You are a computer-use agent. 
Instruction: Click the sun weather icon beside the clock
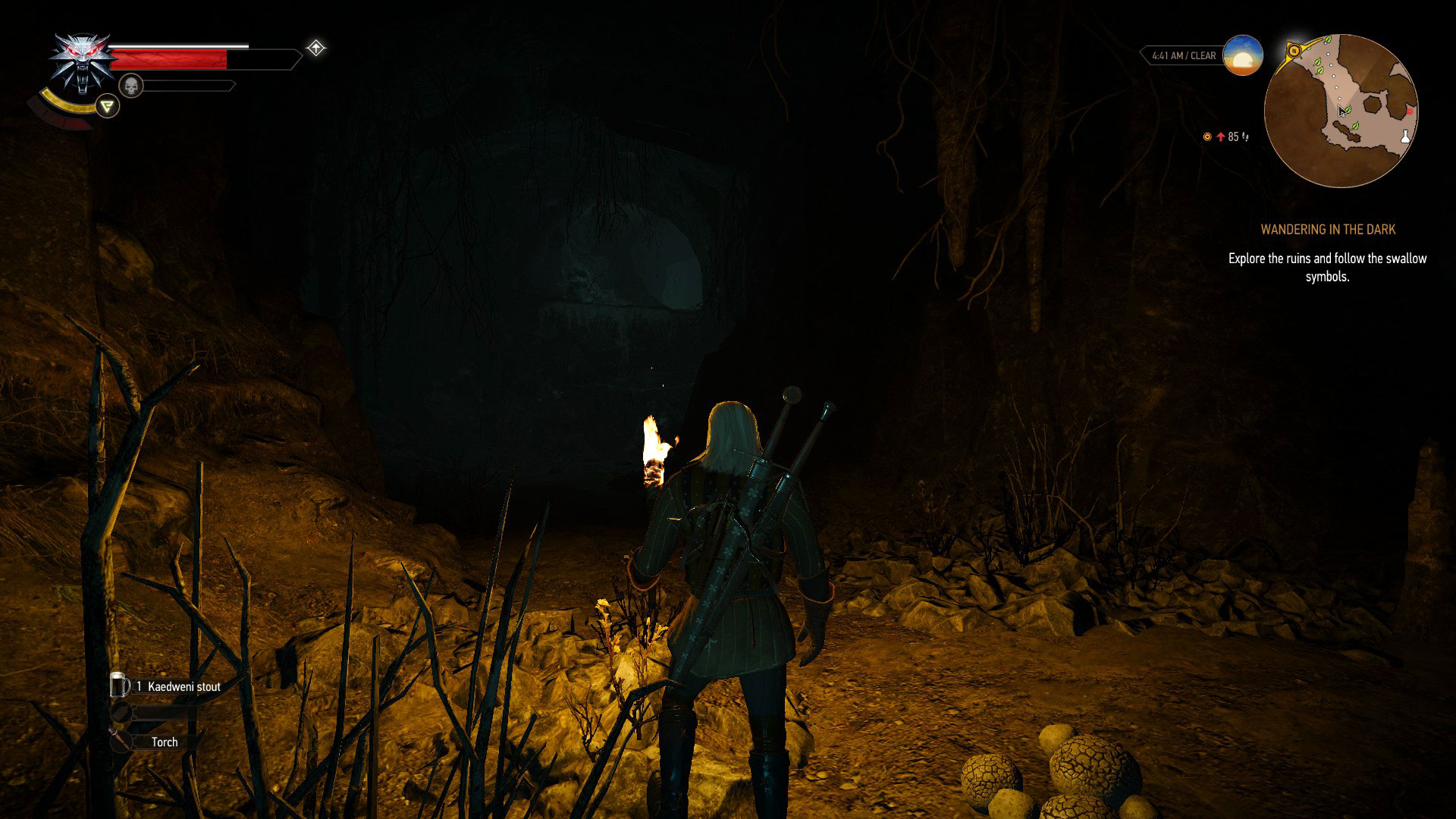click(x=1241, y=55)
